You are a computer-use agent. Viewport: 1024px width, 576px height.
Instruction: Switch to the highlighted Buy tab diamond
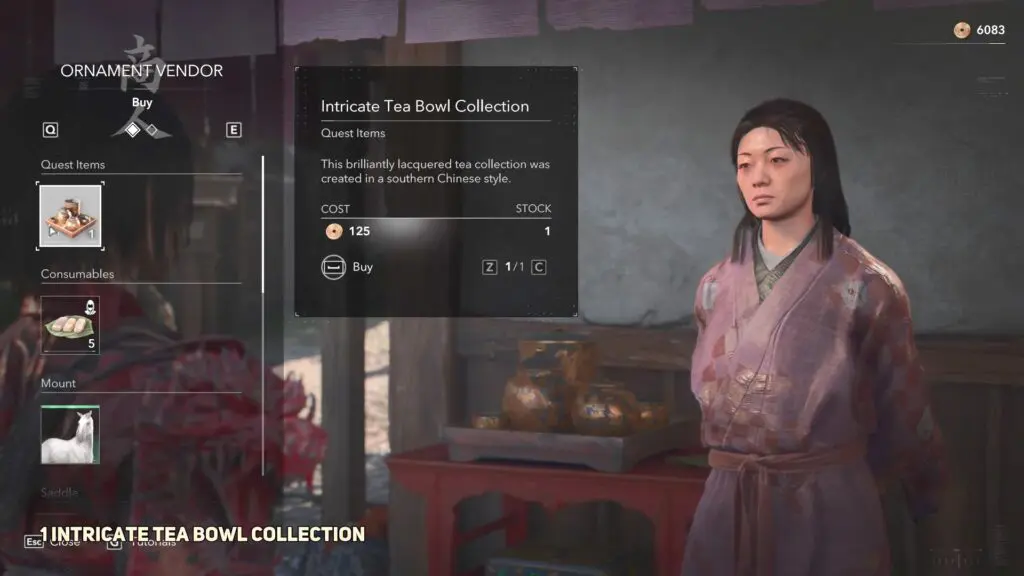coord(132,129)
